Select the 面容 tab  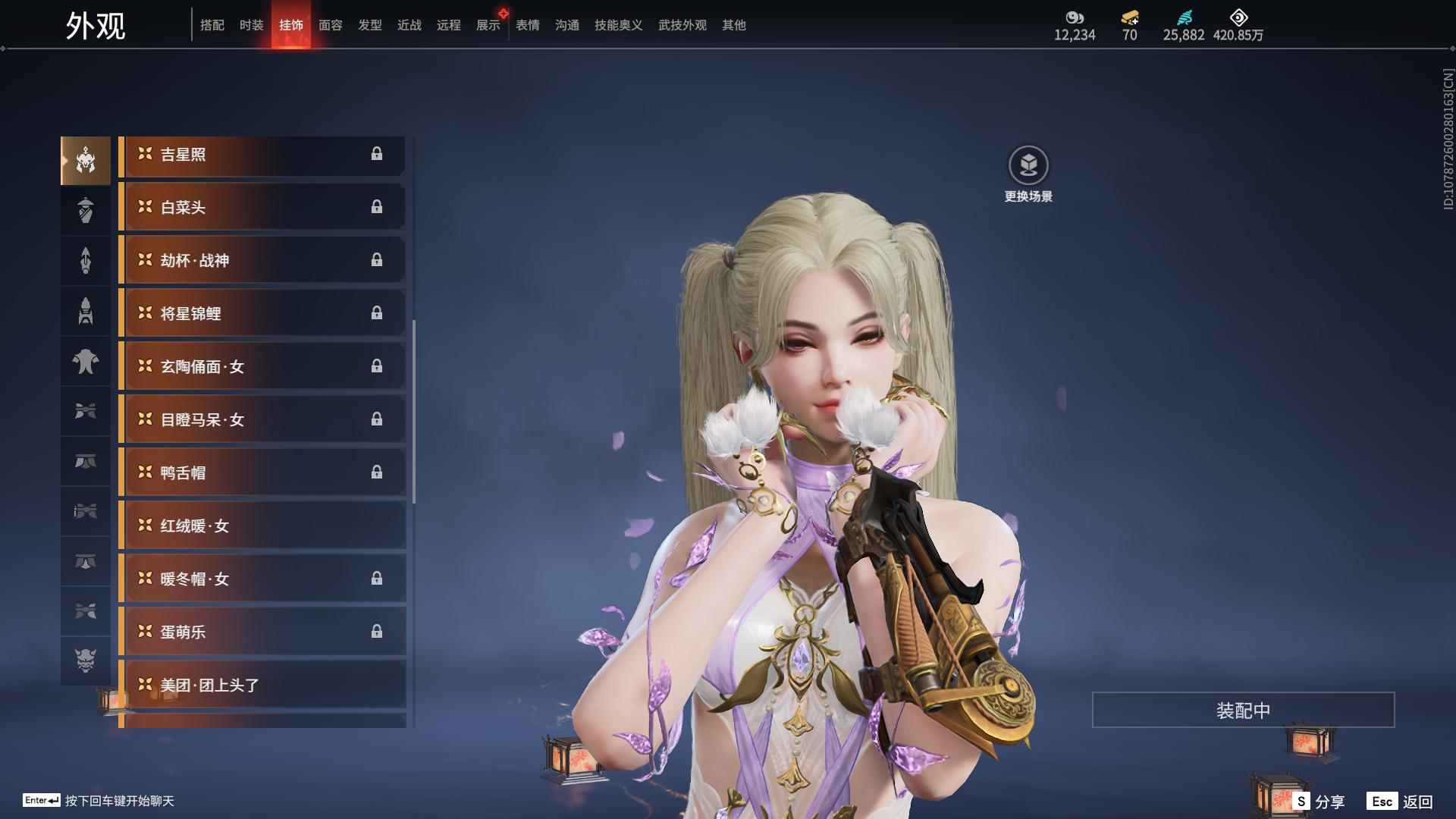[x=330, y=25]
